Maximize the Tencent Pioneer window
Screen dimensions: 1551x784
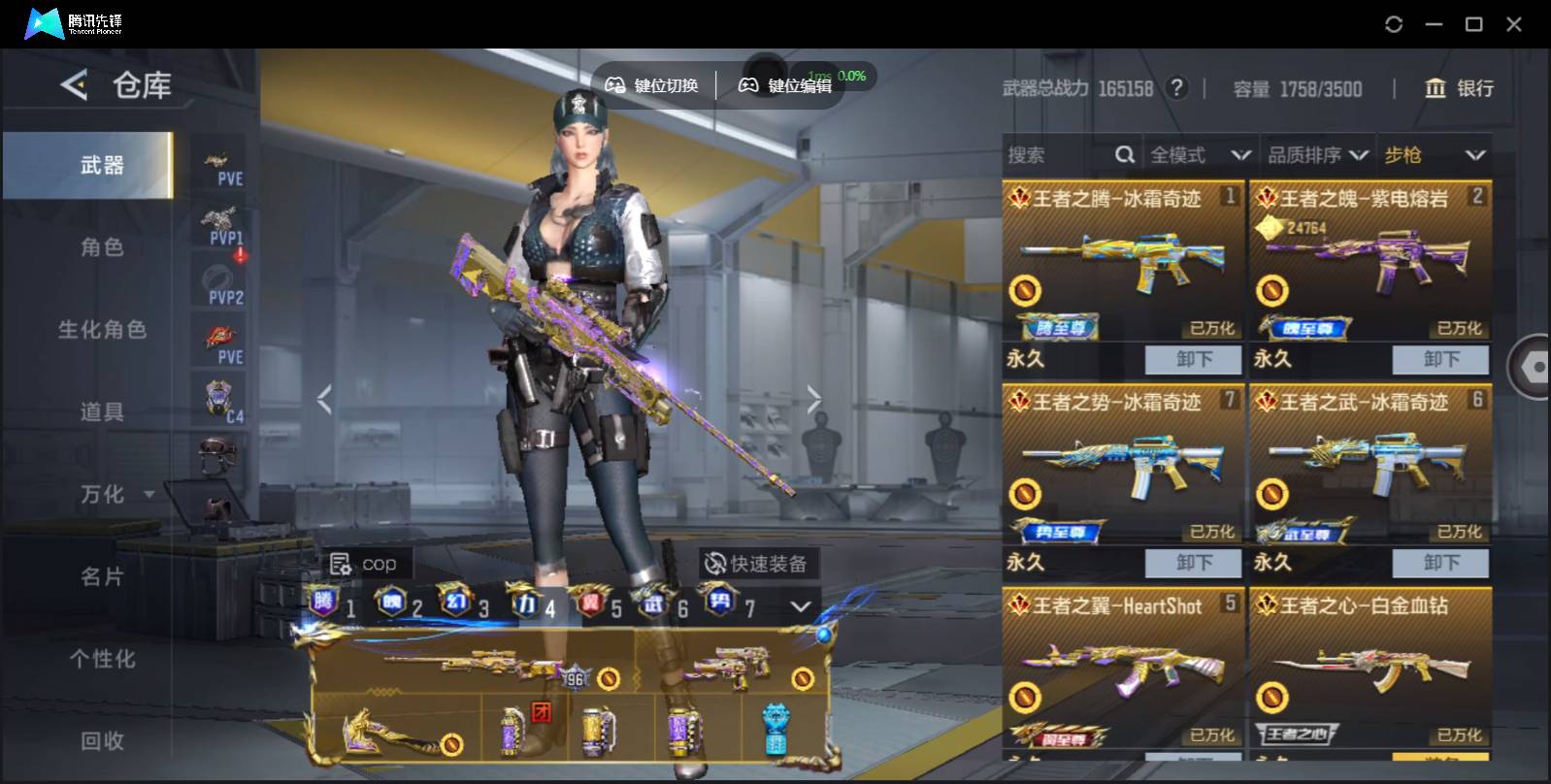tap(1473, 24)
